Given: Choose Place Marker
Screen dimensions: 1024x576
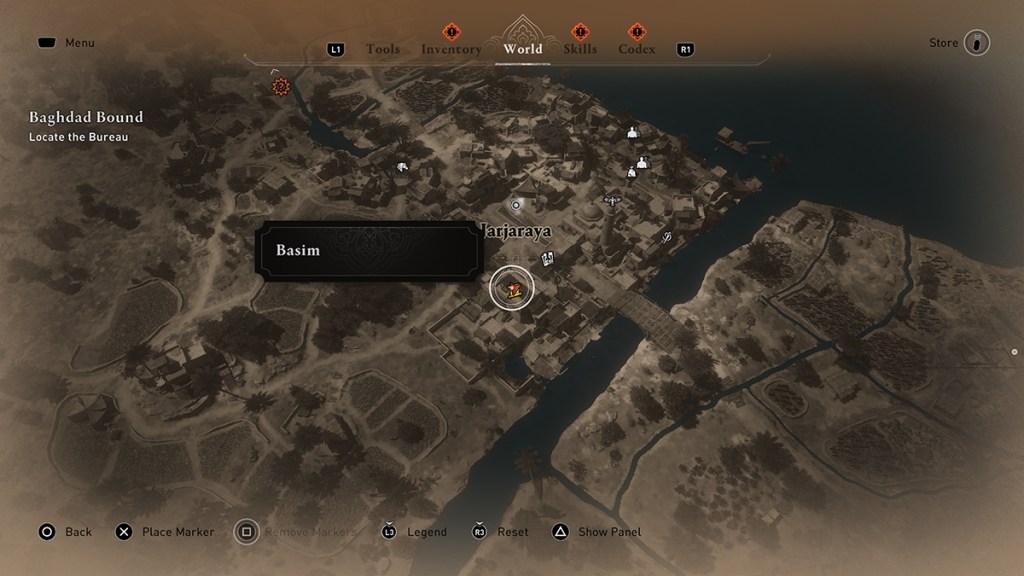Looking at the screenshot, I should coord(166,532).
